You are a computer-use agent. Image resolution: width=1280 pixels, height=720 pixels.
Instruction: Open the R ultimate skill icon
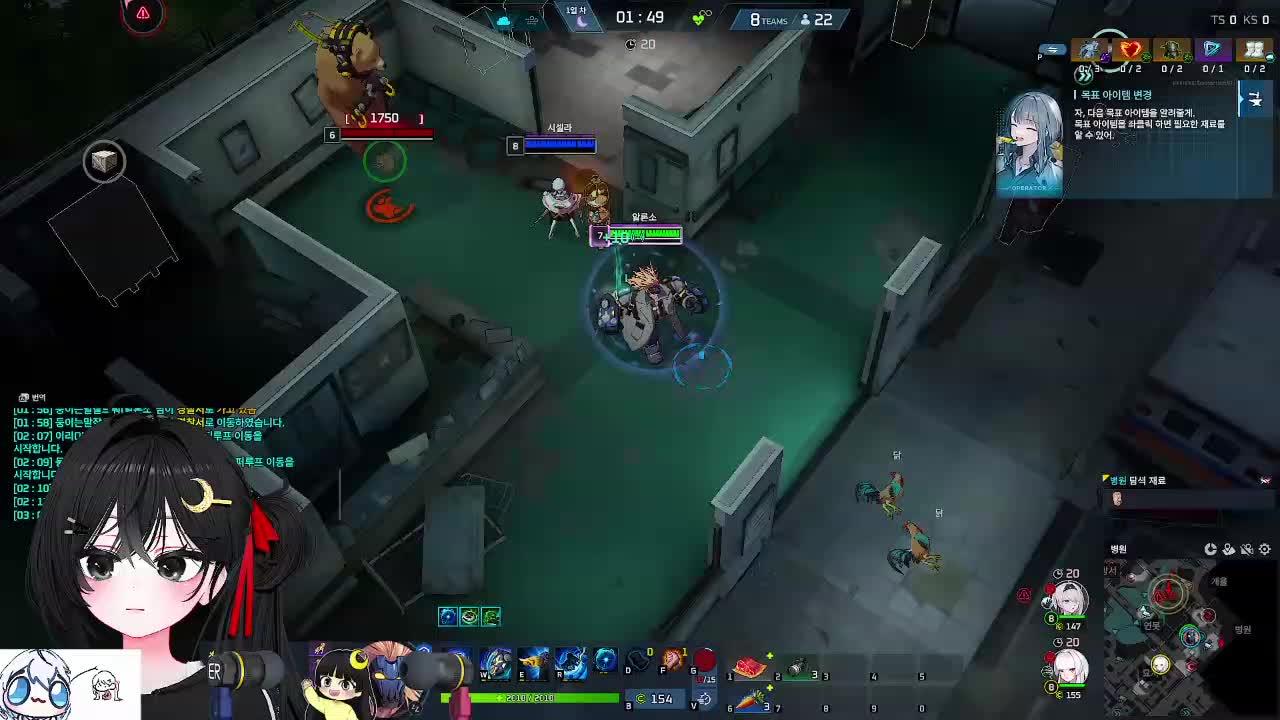tap(571, 665)
